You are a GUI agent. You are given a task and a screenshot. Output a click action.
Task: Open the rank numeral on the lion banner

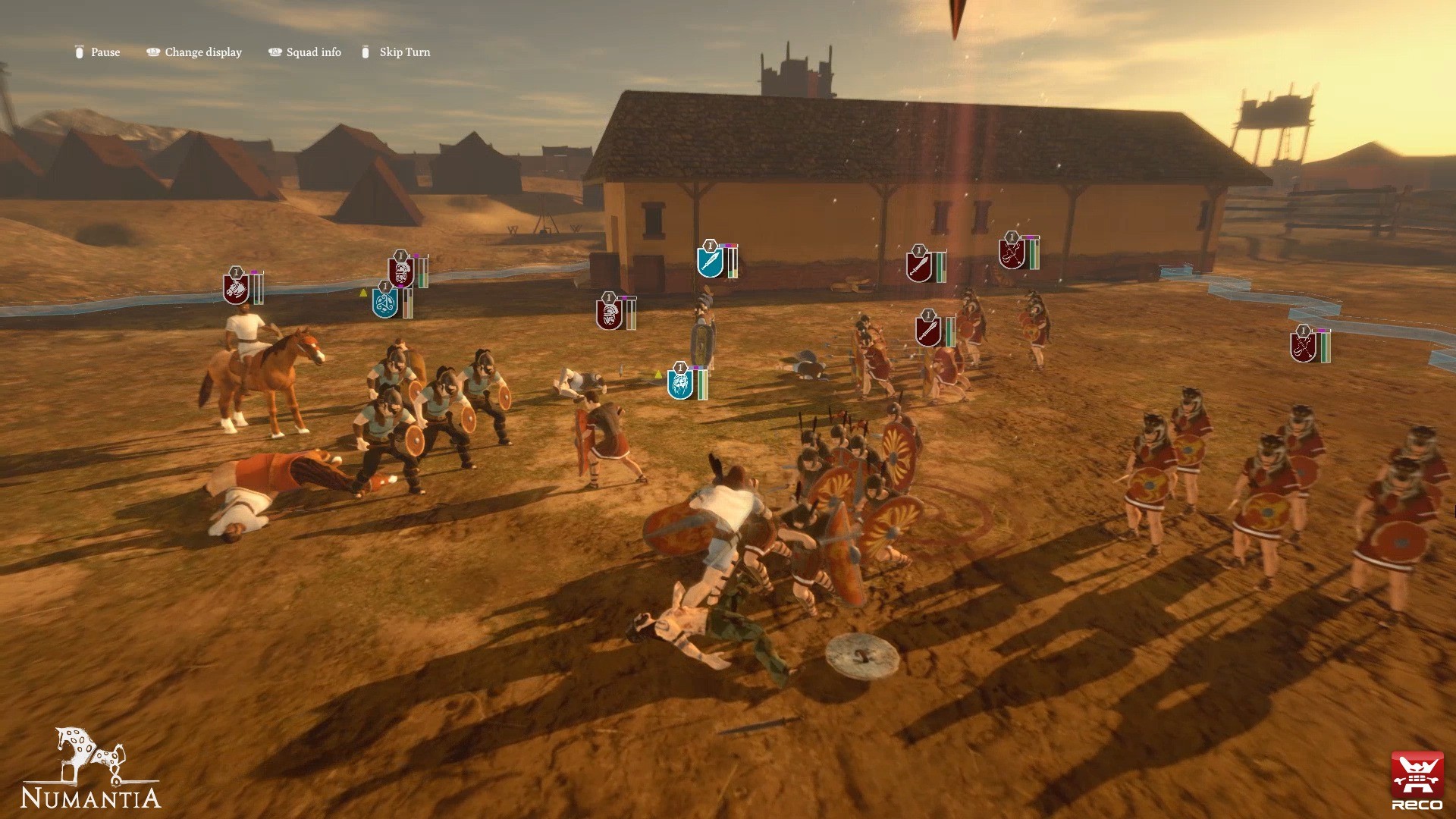click(x=680, y=368)
